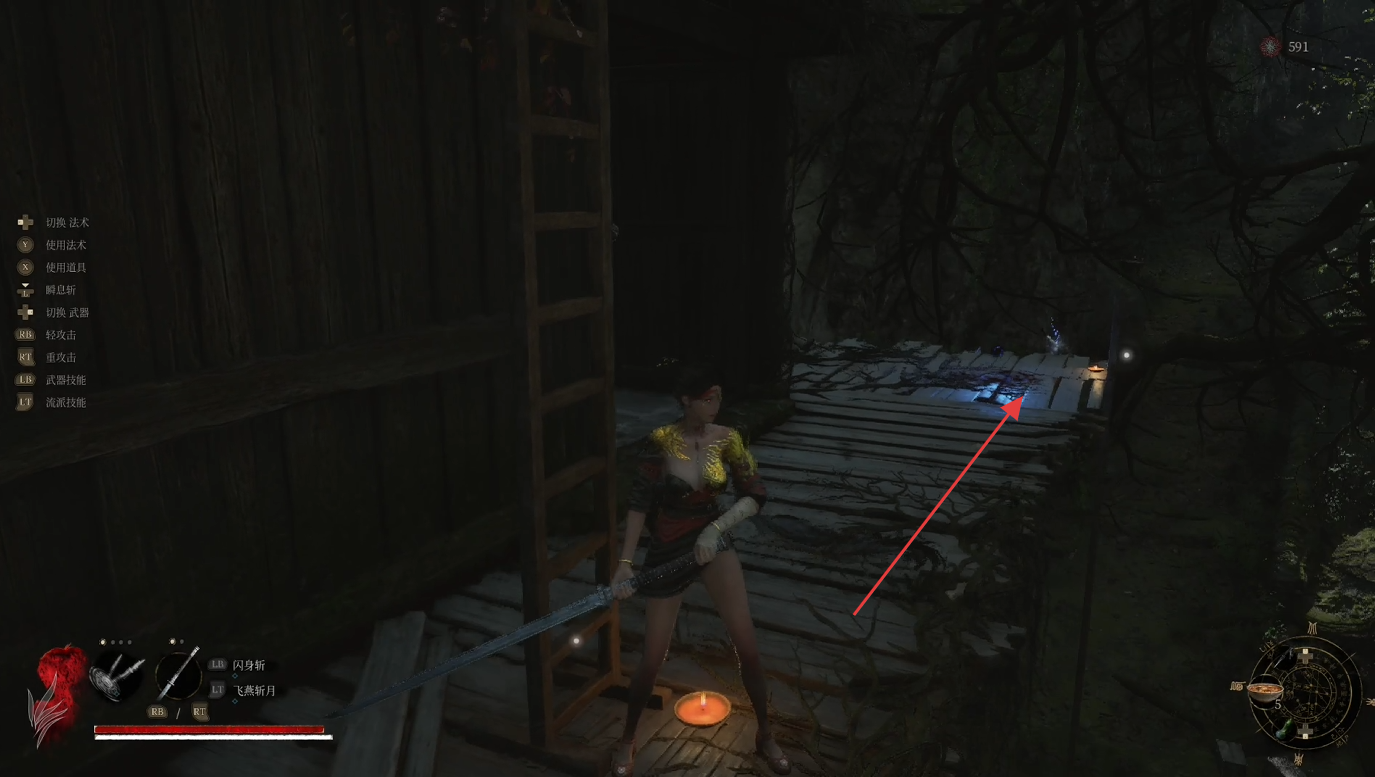1375x777 pixels.
Task: Click the astrolabe compass wheel
Action: click(x=1308, y=694)
